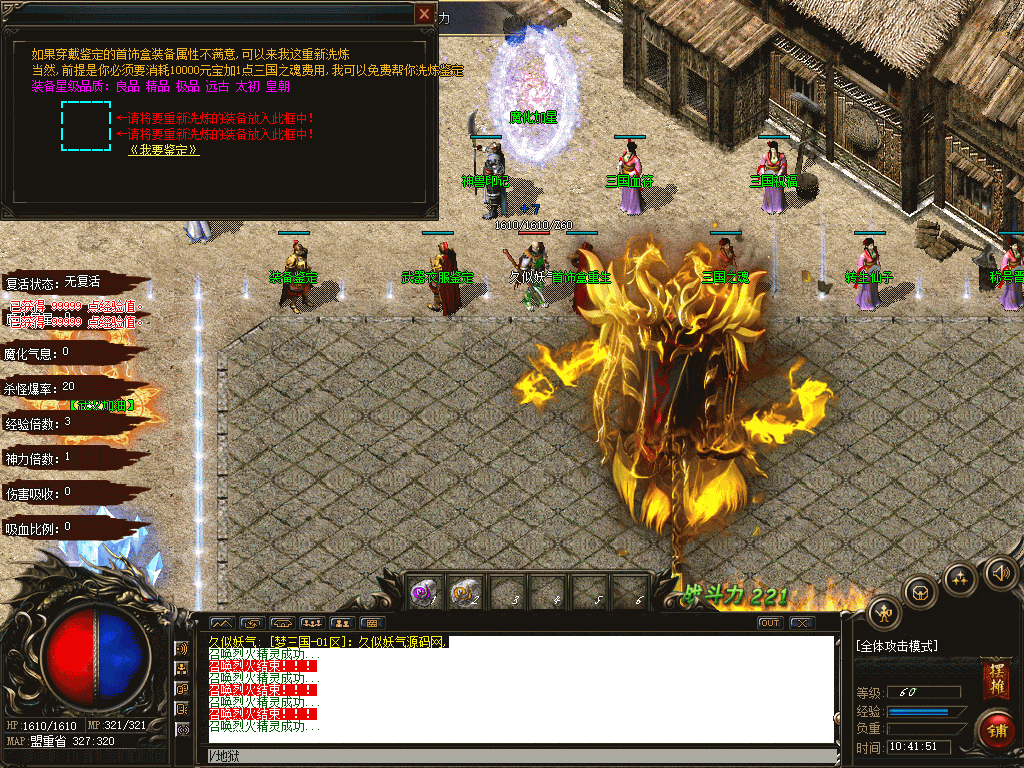Toggle the sound speaker button

click(999, 572)
